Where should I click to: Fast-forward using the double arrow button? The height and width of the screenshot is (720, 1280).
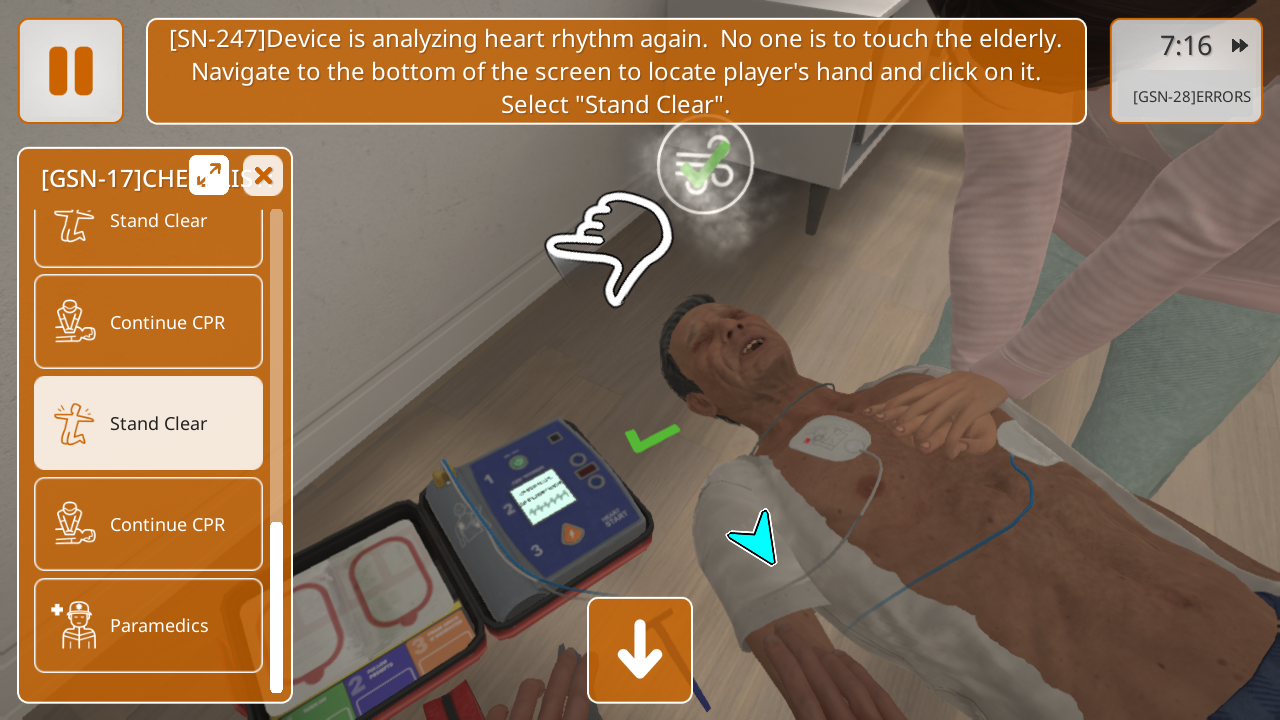pos(1240,46)
